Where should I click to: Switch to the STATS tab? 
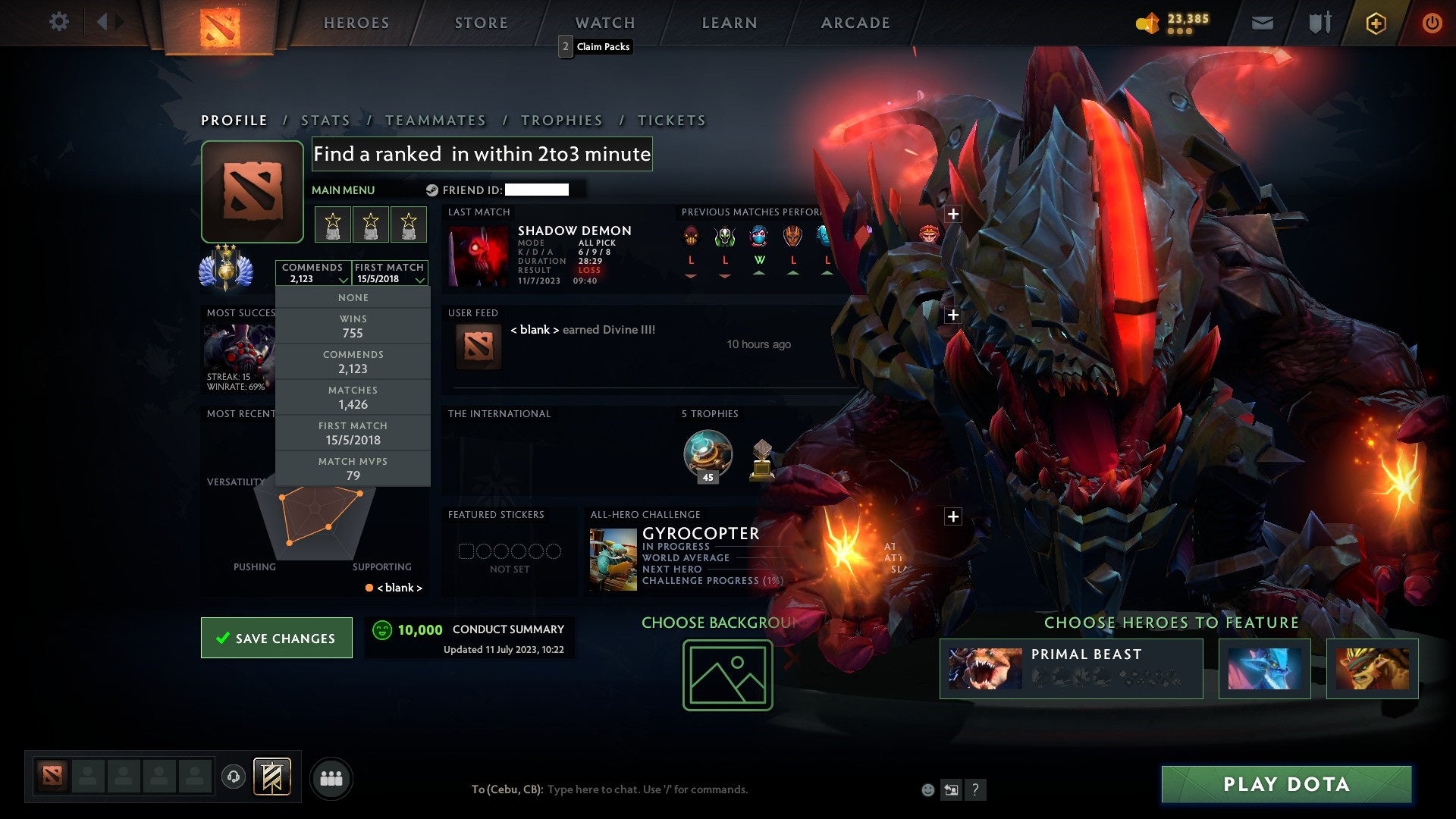[324, 120]
